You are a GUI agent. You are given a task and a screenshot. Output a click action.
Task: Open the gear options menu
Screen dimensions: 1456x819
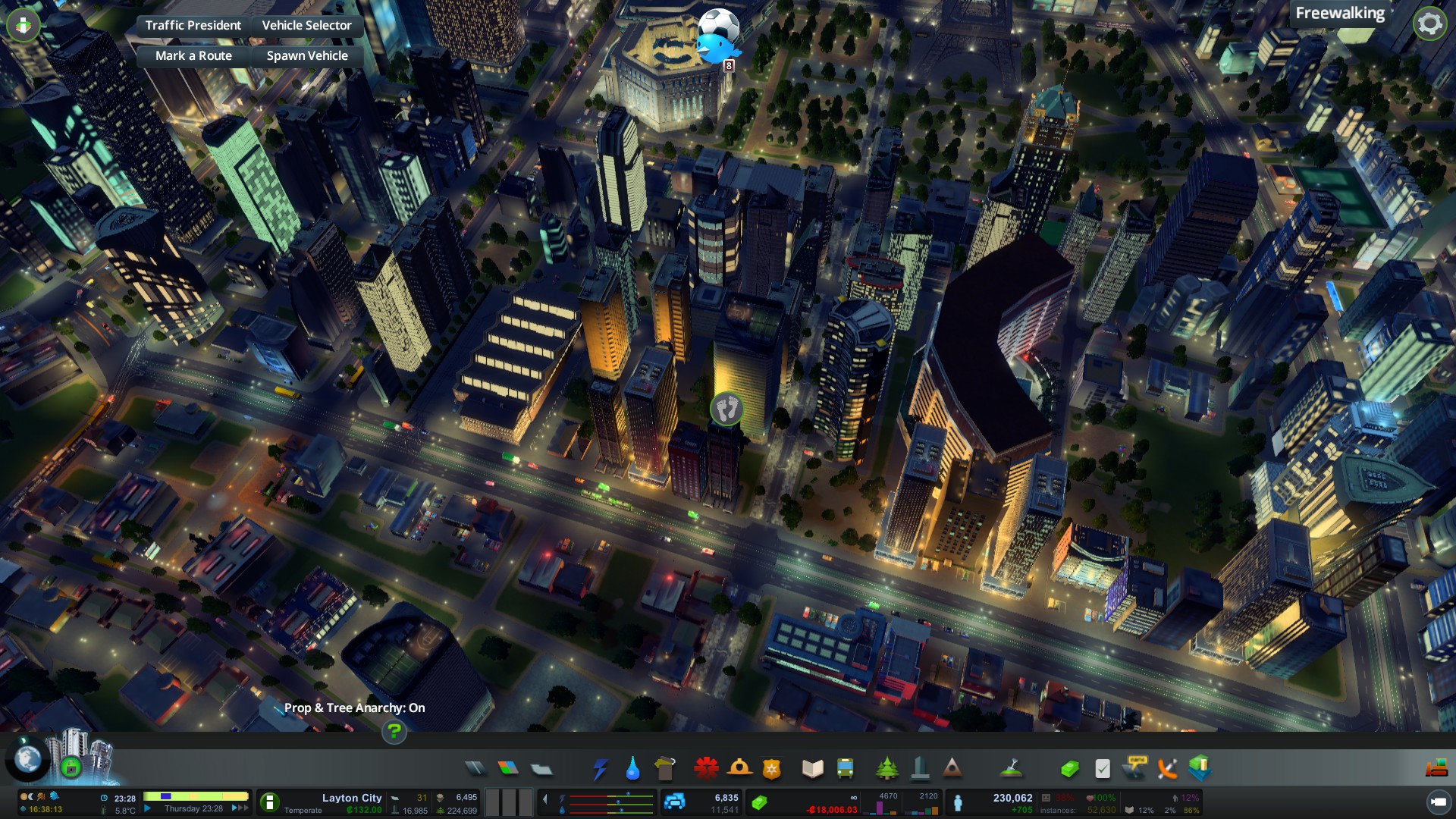pyautogui.click(x=1429, y=24)
